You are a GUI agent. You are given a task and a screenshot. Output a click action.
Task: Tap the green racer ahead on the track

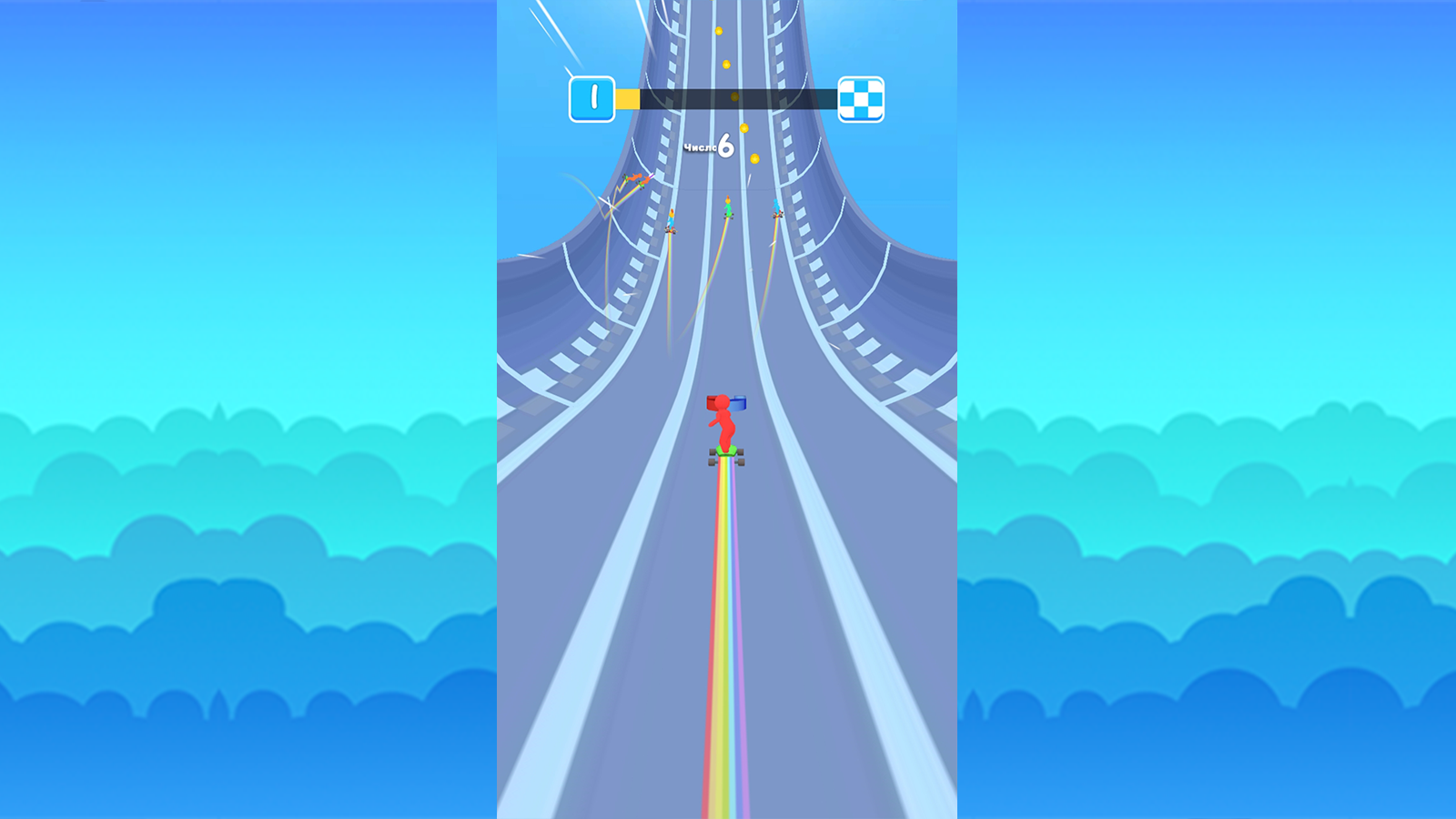728,207
